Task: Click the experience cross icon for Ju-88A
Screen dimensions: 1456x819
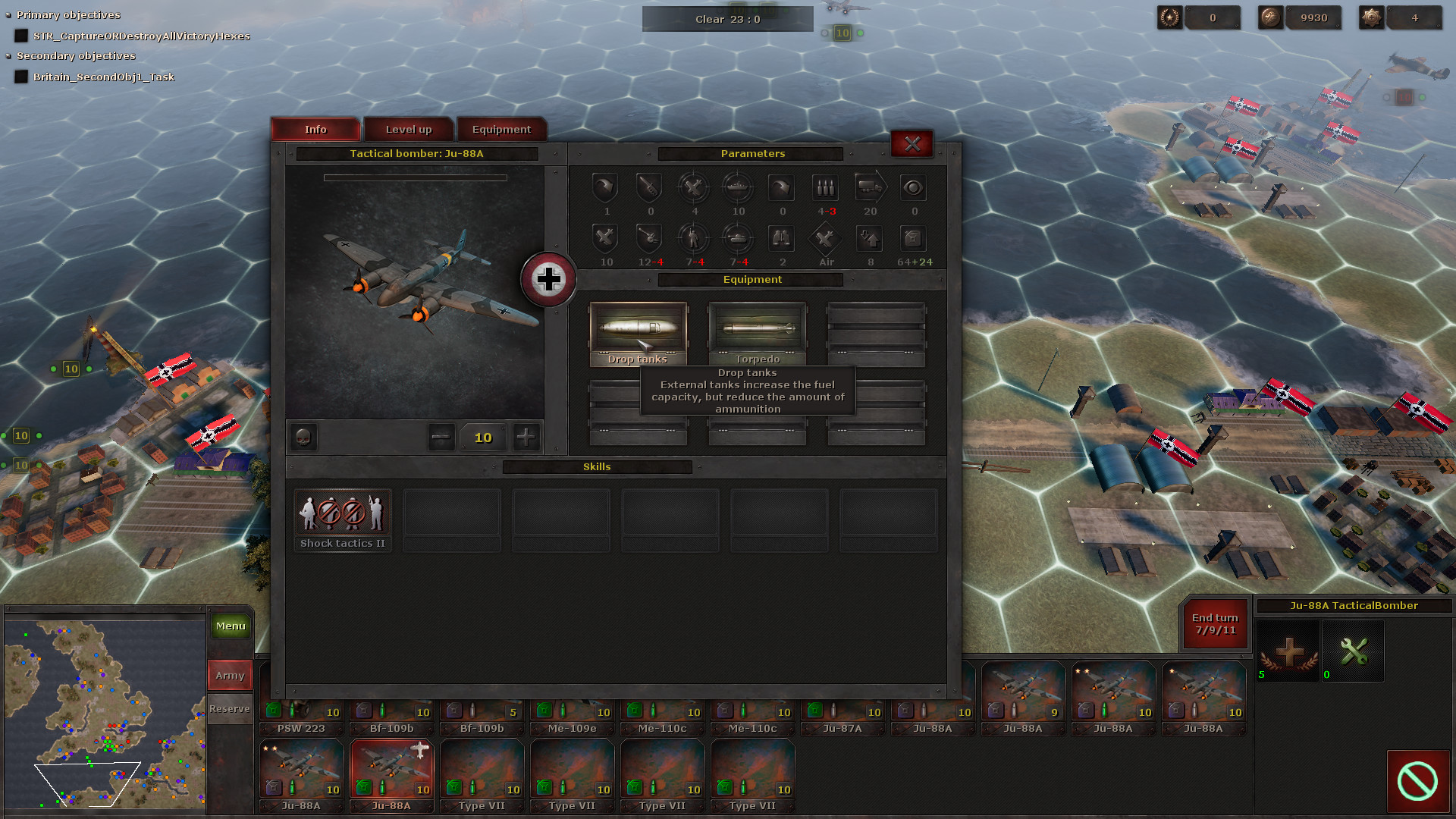Action: (1287, 651)
